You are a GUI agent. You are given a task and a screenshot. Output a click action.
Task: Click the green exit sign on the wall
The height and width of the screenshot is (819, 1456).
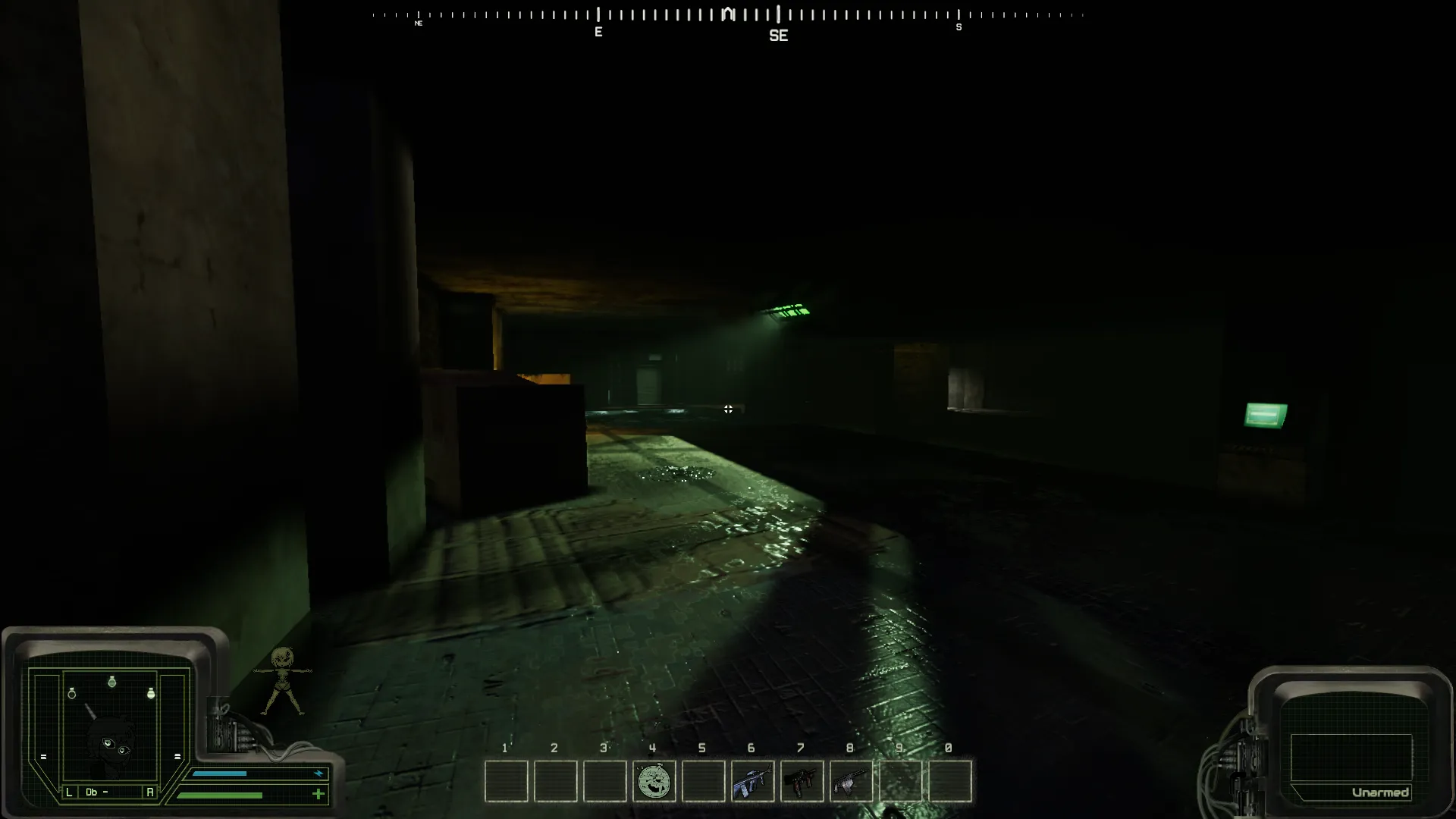[x=1263, y=415]
